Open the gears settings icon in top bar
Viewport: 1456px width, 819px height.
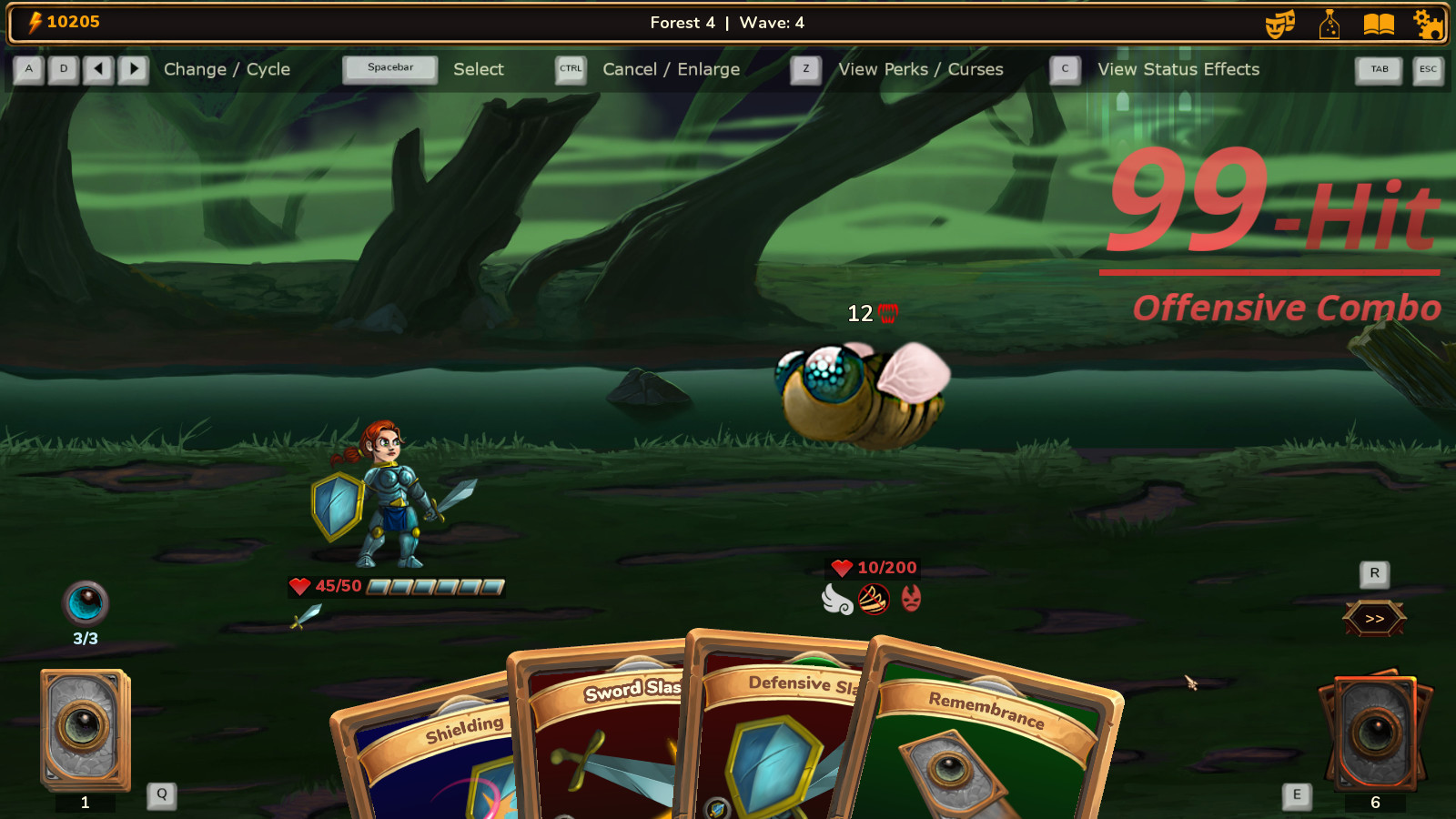[x=1428, y=24]
